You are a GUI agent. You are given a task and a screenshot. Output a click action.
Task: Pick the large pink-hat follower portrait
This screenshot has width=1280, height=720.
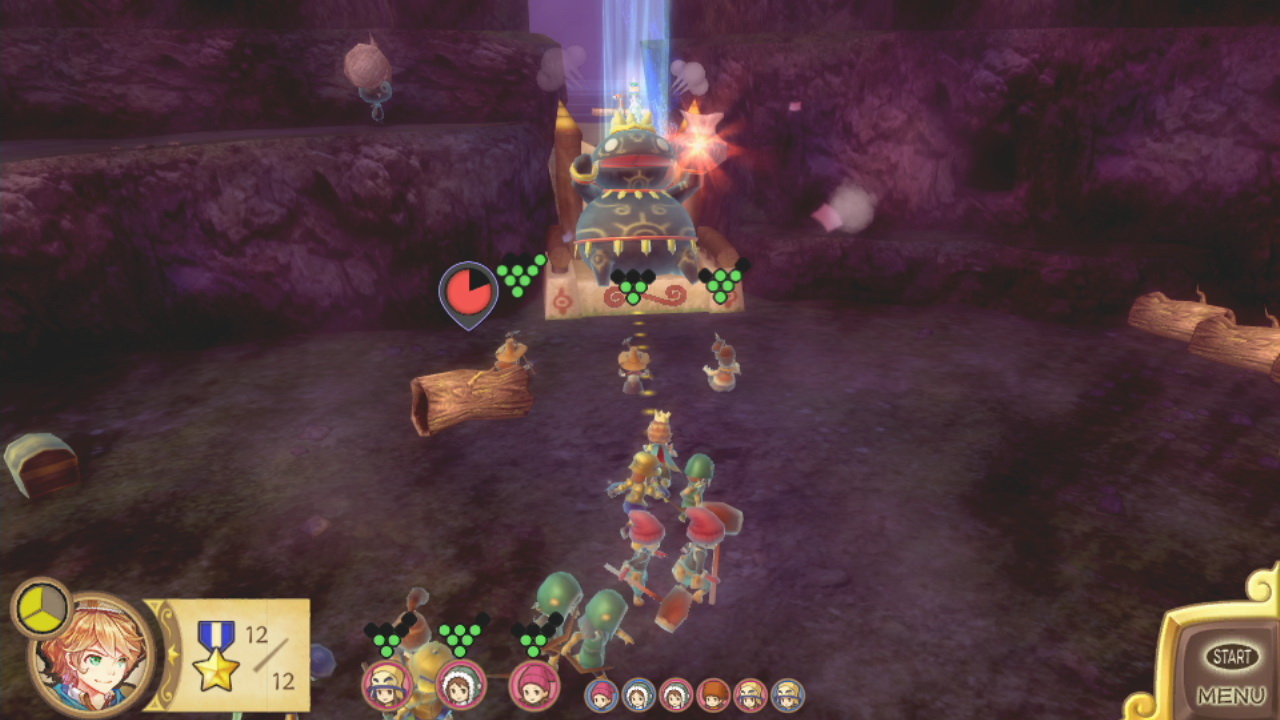(534, 685)
